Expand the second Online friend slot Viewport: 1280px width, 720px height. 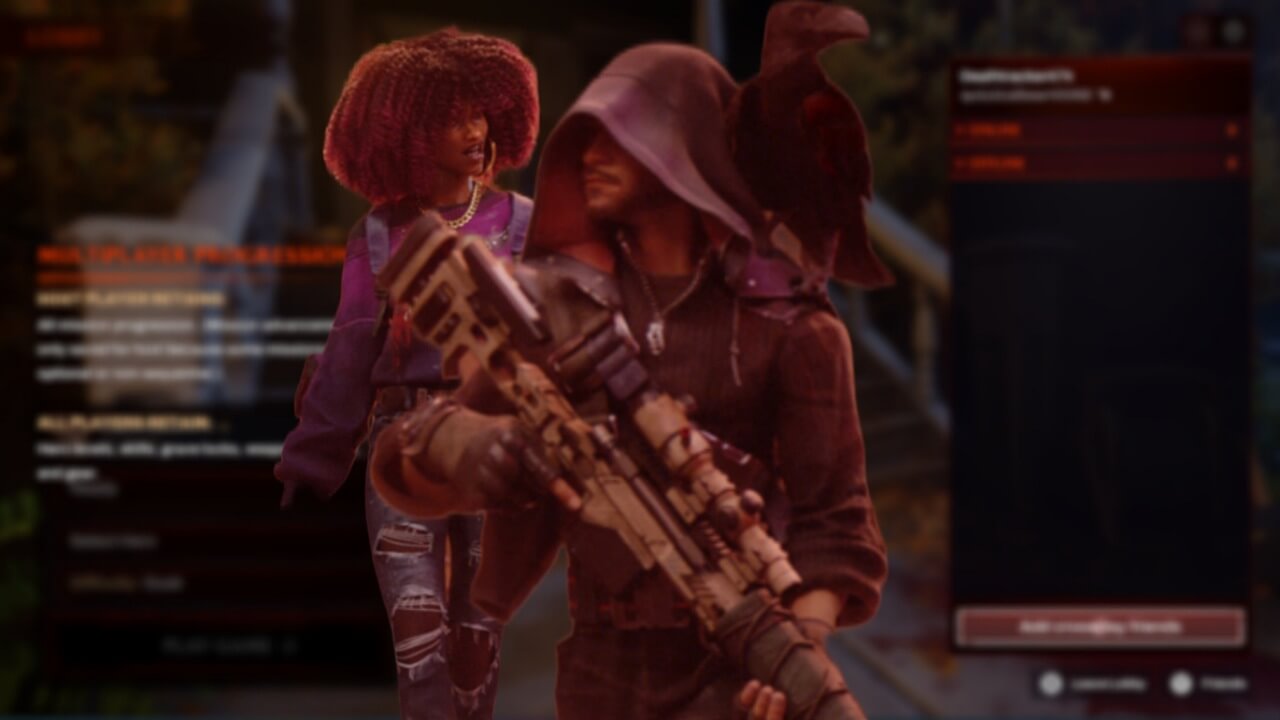tap(1090, 163)
